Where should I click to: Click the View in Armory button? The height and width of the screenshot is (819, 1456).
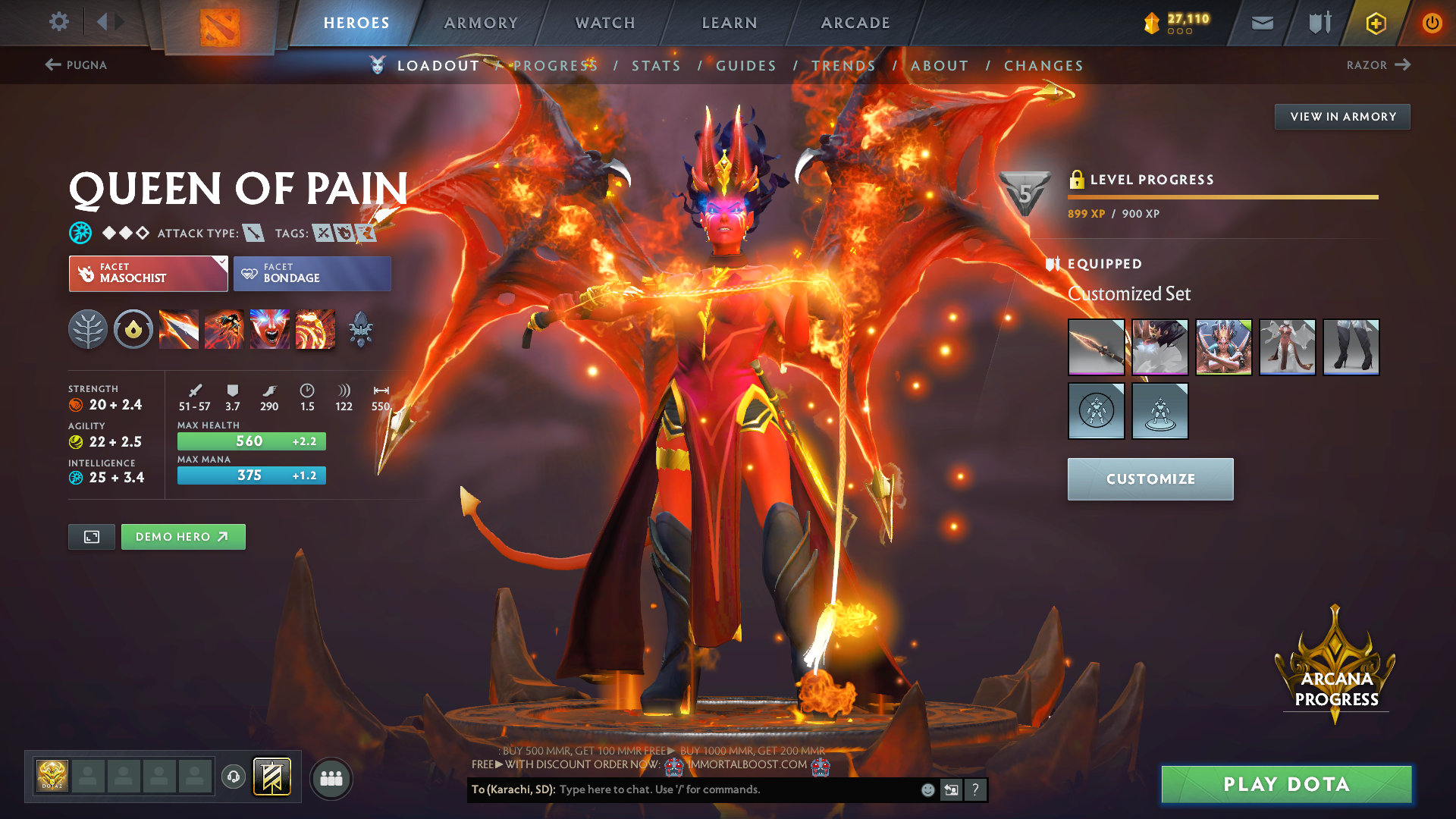click(x=1342, y=117)
